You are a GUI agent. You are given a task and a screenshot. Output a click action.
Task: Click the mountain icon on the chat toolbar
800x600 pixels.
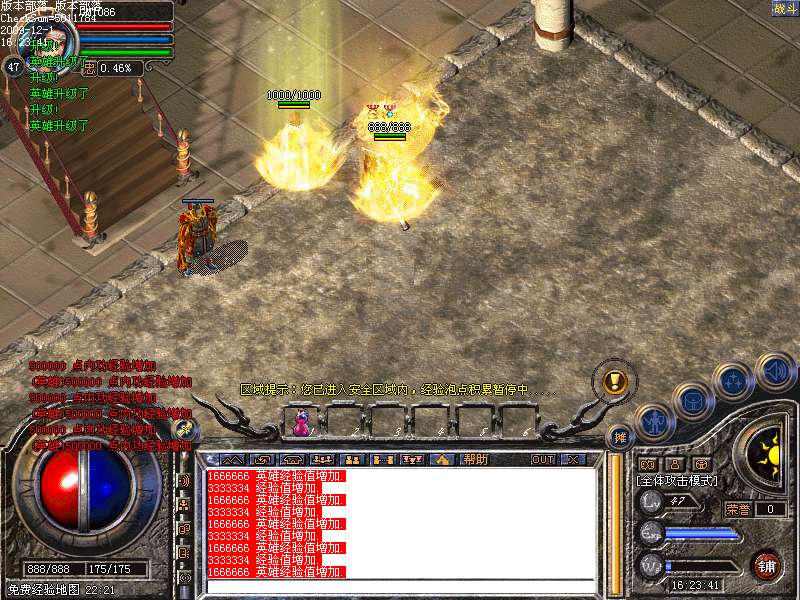233,459
